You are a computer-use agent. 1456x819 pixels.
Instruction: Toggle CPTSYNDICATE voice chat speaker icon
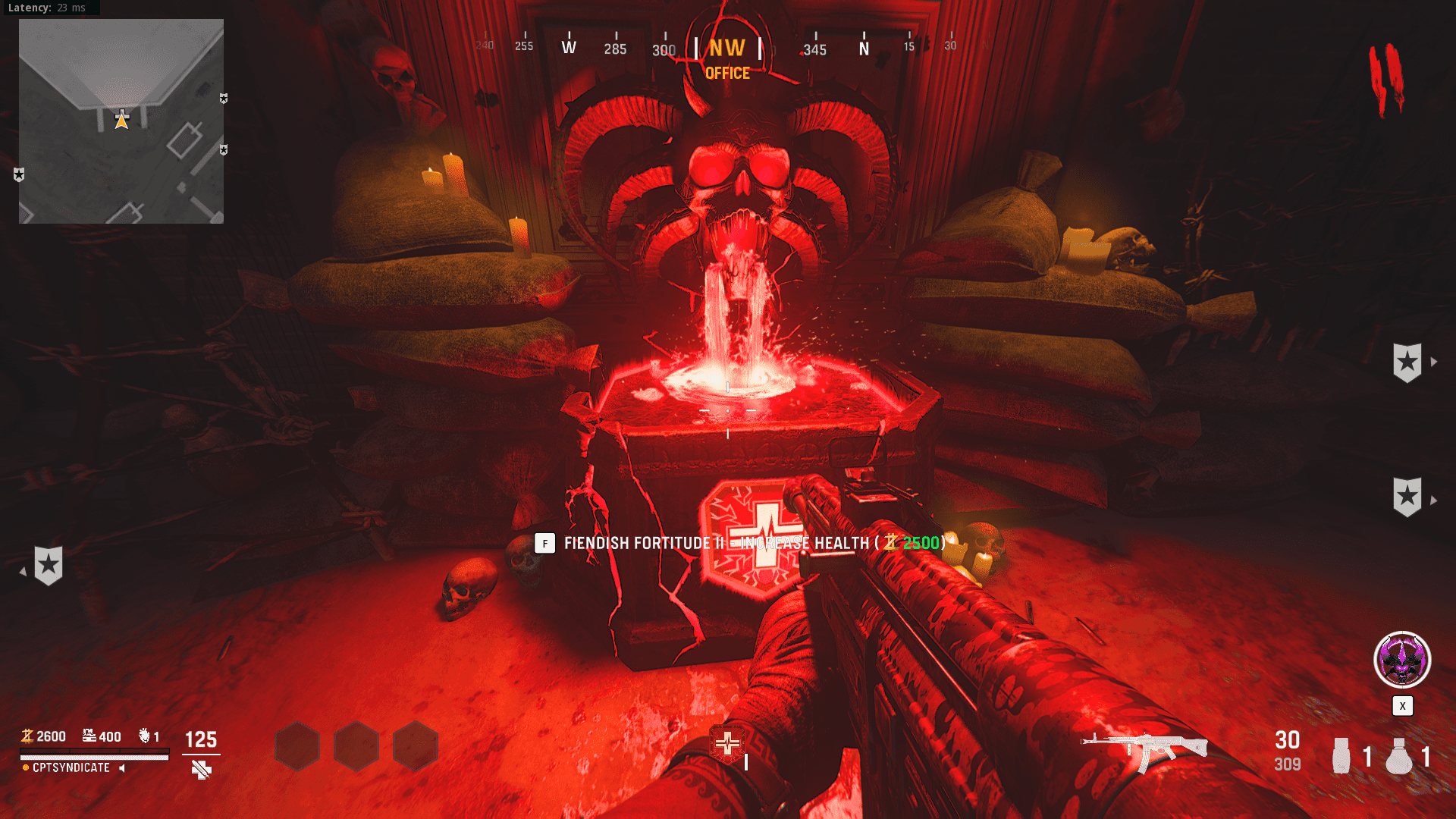pos(121,768)
